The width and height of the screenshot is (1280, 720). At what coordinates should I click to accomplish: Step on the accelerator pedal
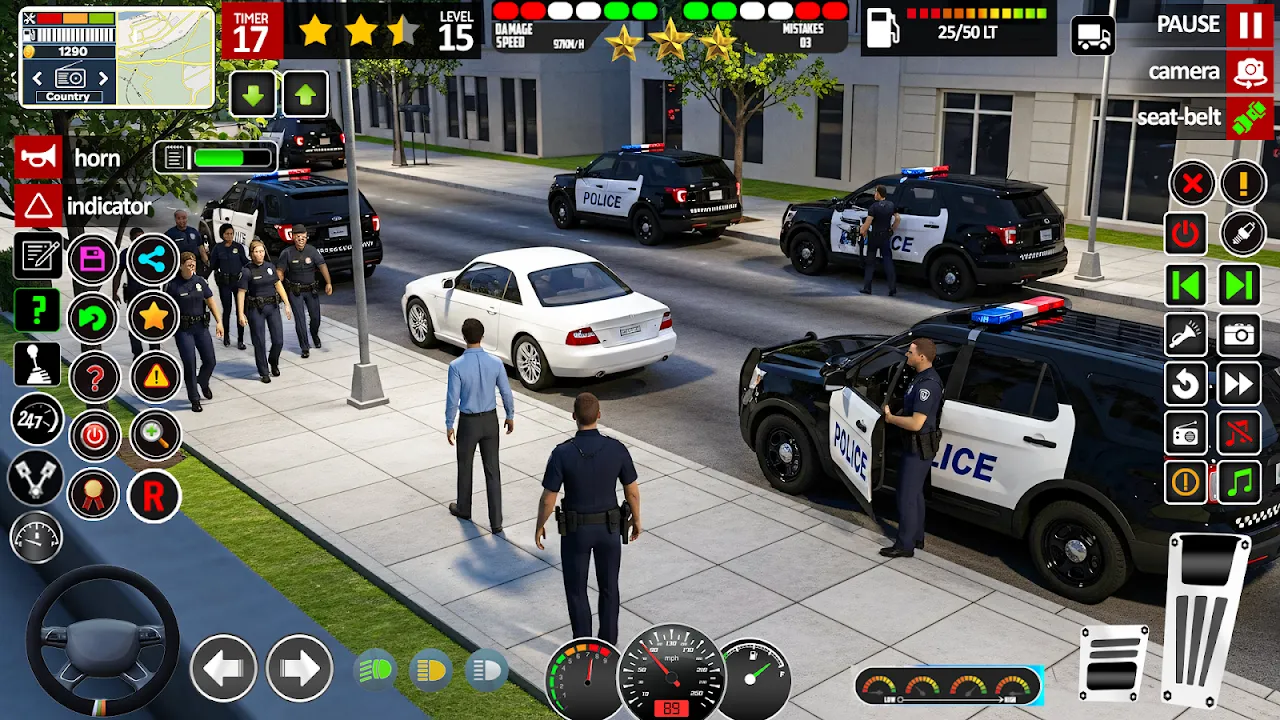tap(1208, 620)
